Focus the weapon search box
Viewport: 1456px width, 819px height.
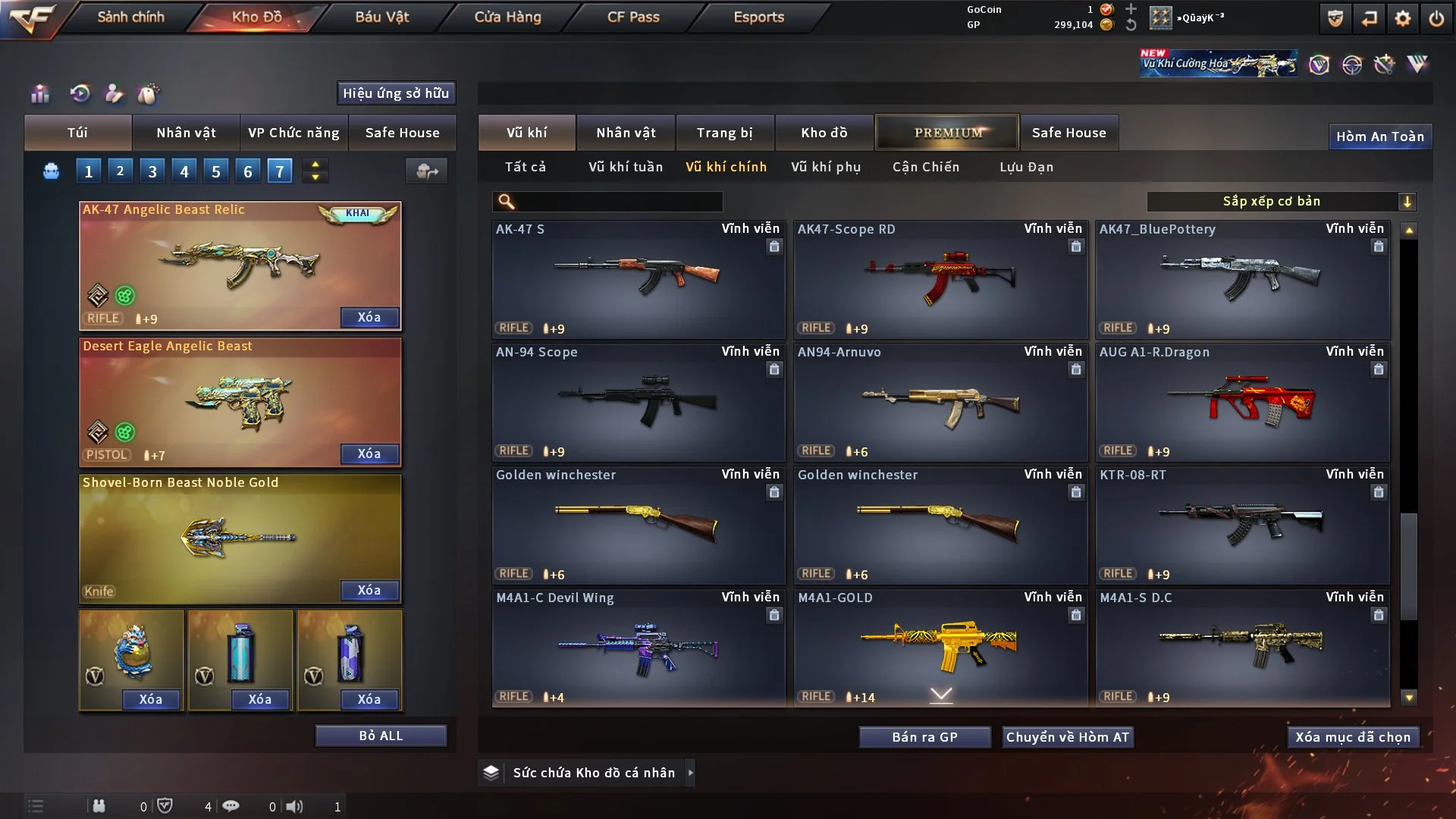click(618, 201)
